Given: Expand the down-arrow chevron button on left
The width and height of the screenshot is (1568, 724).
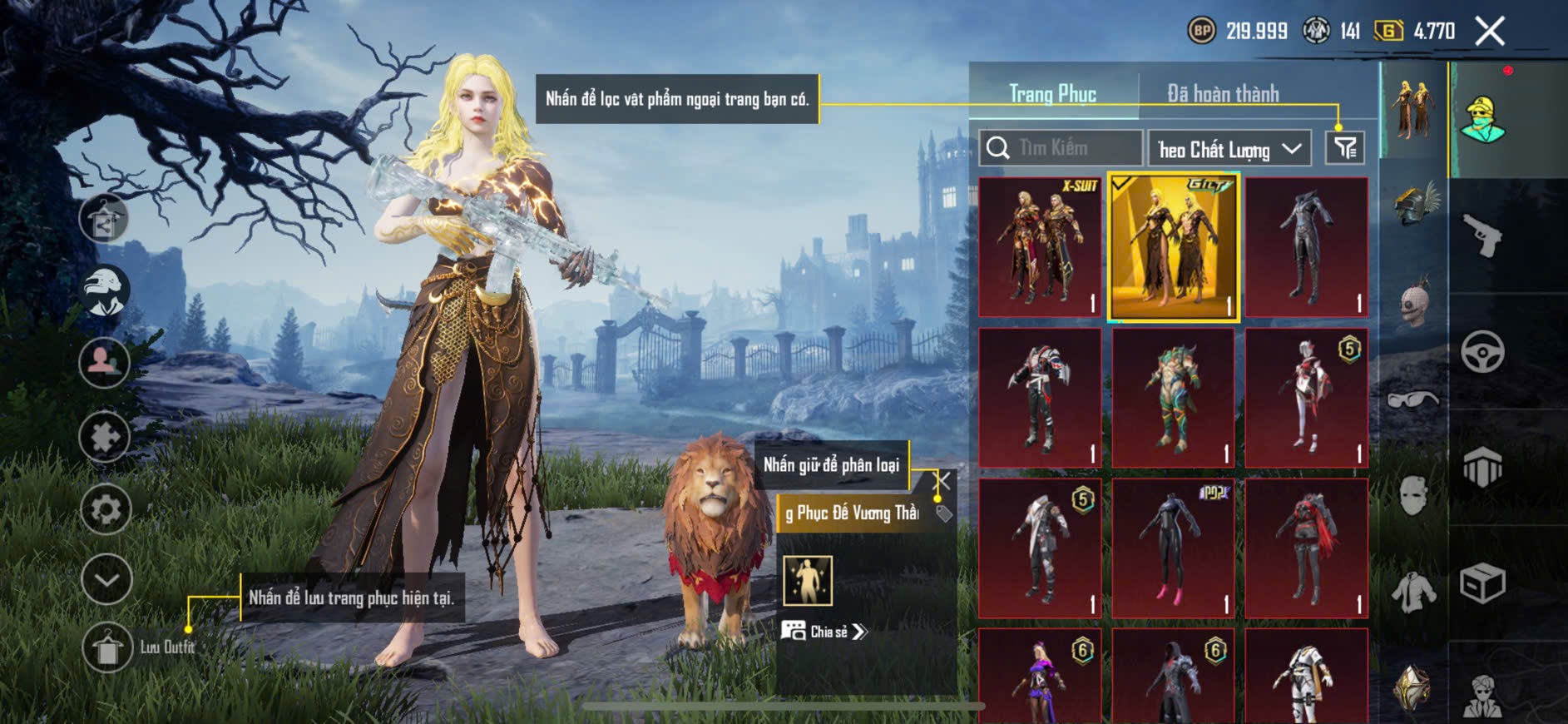Looking at the screenshot, I should [106, 578].
